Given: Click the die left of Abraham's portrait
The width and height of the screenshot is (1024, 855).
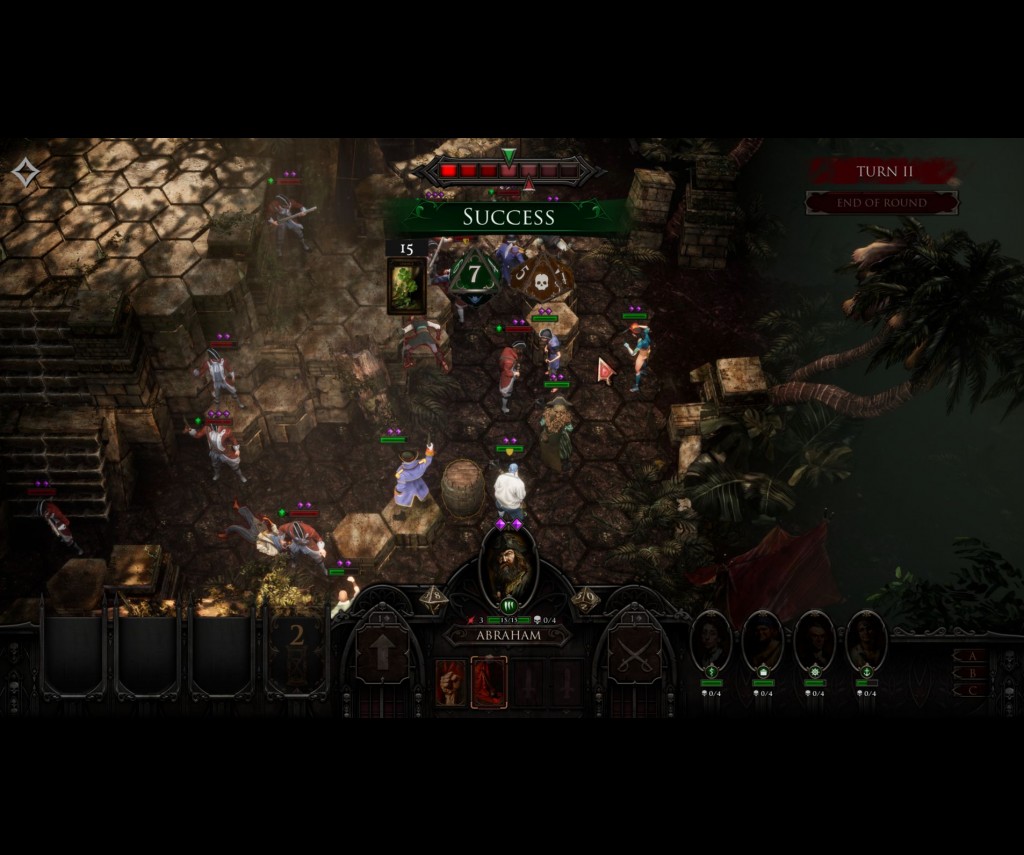Looking at the screenshot, I should point(434,598).
